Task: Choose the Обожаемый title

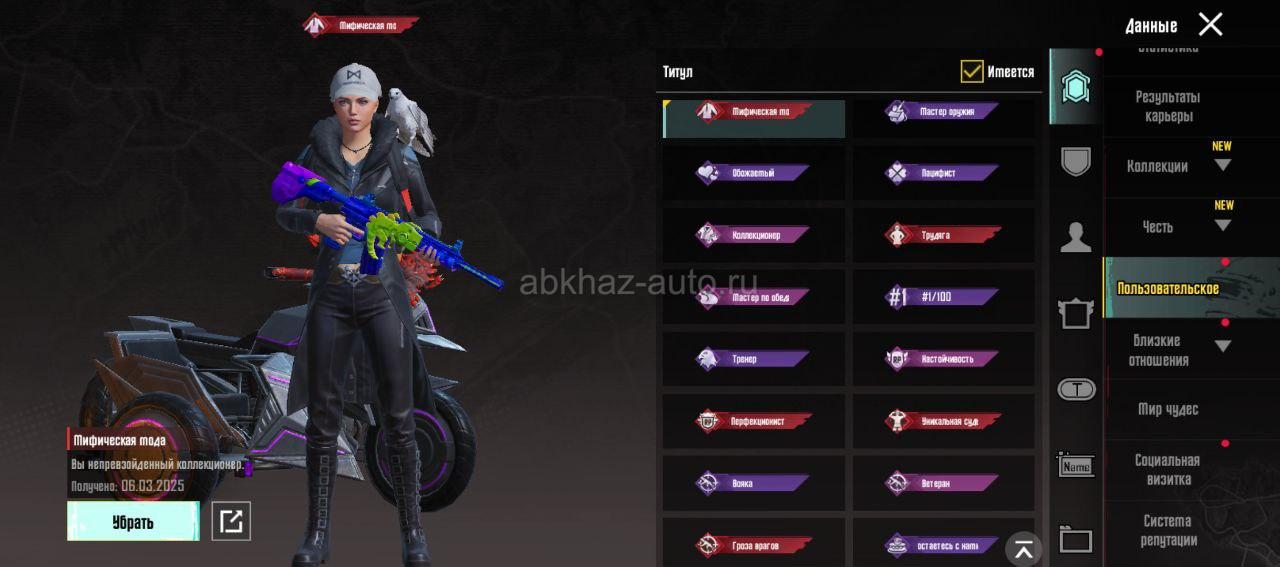Action: [753, 173]
